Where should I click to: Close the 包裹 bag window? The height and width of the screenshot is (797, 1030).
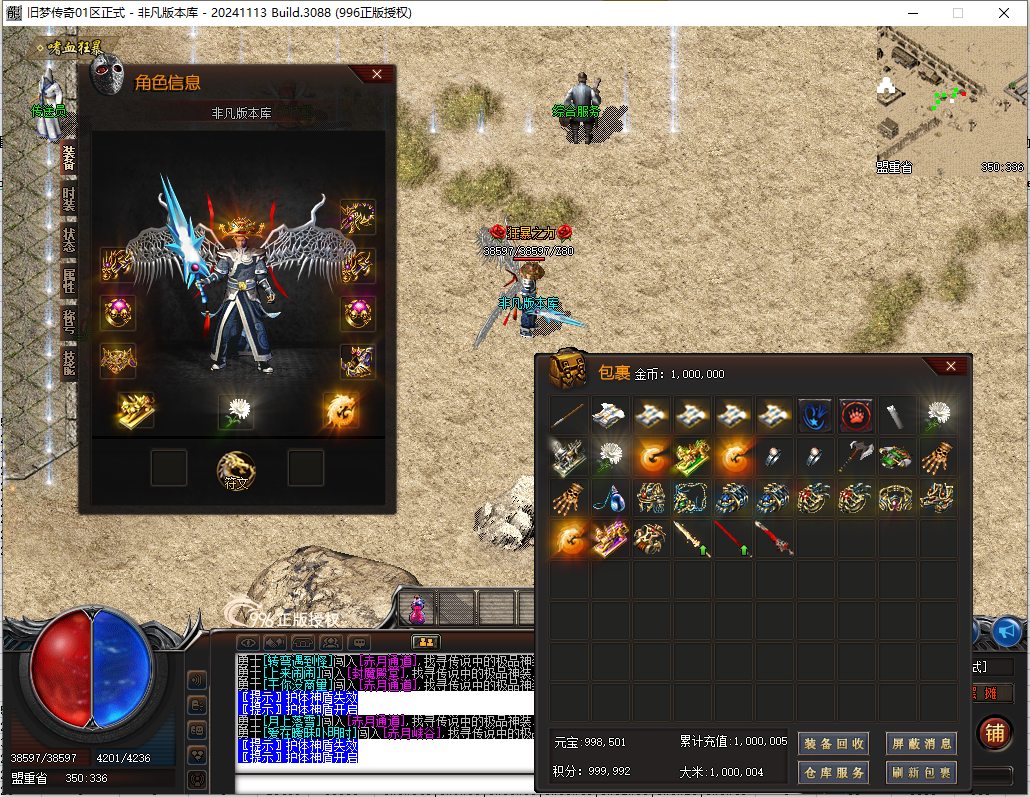click(951, 366)
